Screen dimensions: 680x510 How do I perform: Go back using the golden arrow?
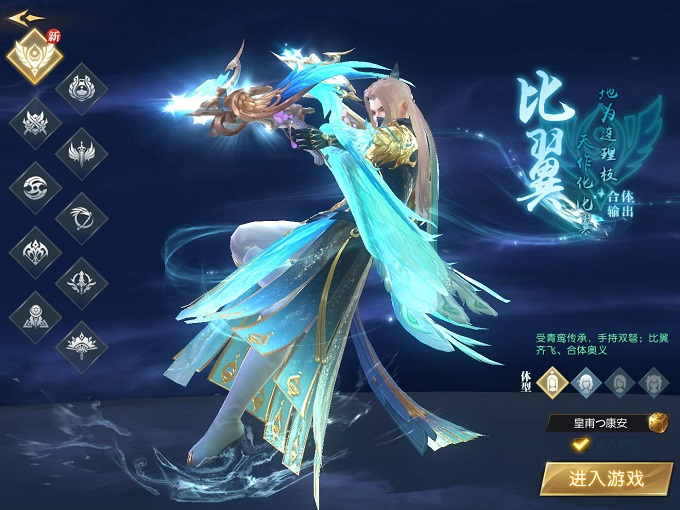[x=24, y=17]
